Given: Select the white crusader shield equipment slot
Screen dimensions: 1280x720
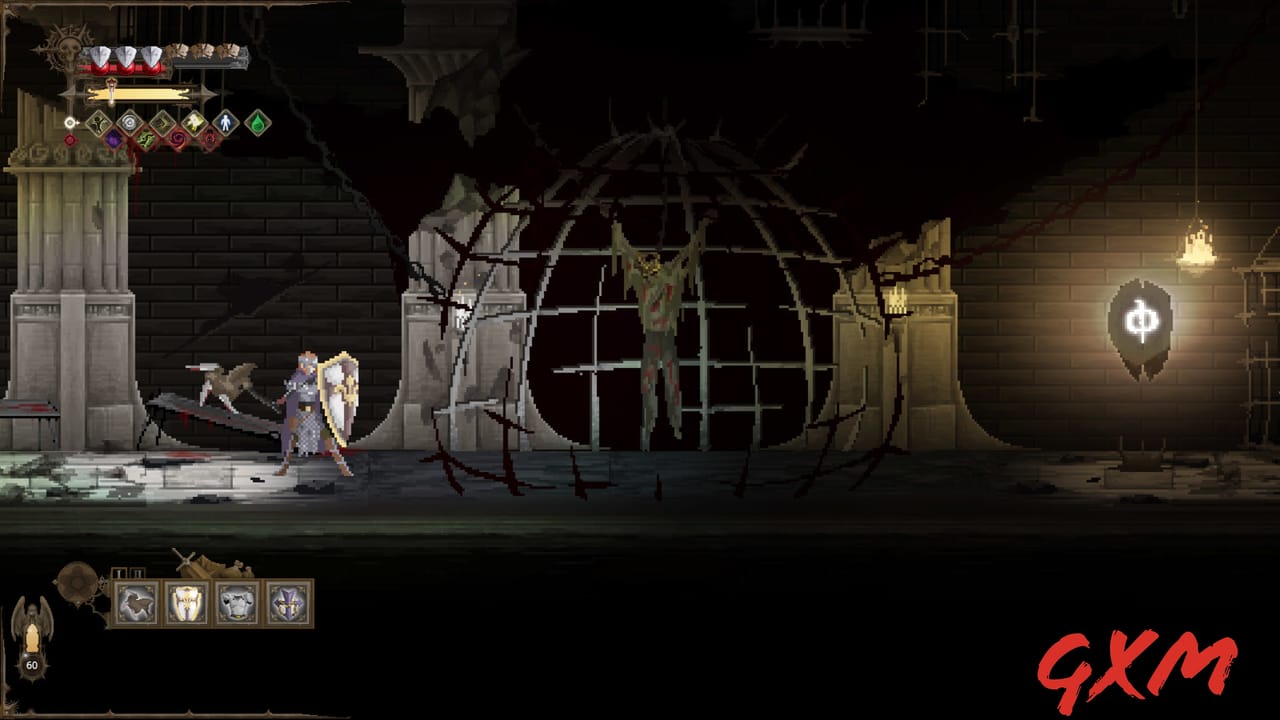Looking at the screenshot, I should (187, 603).
